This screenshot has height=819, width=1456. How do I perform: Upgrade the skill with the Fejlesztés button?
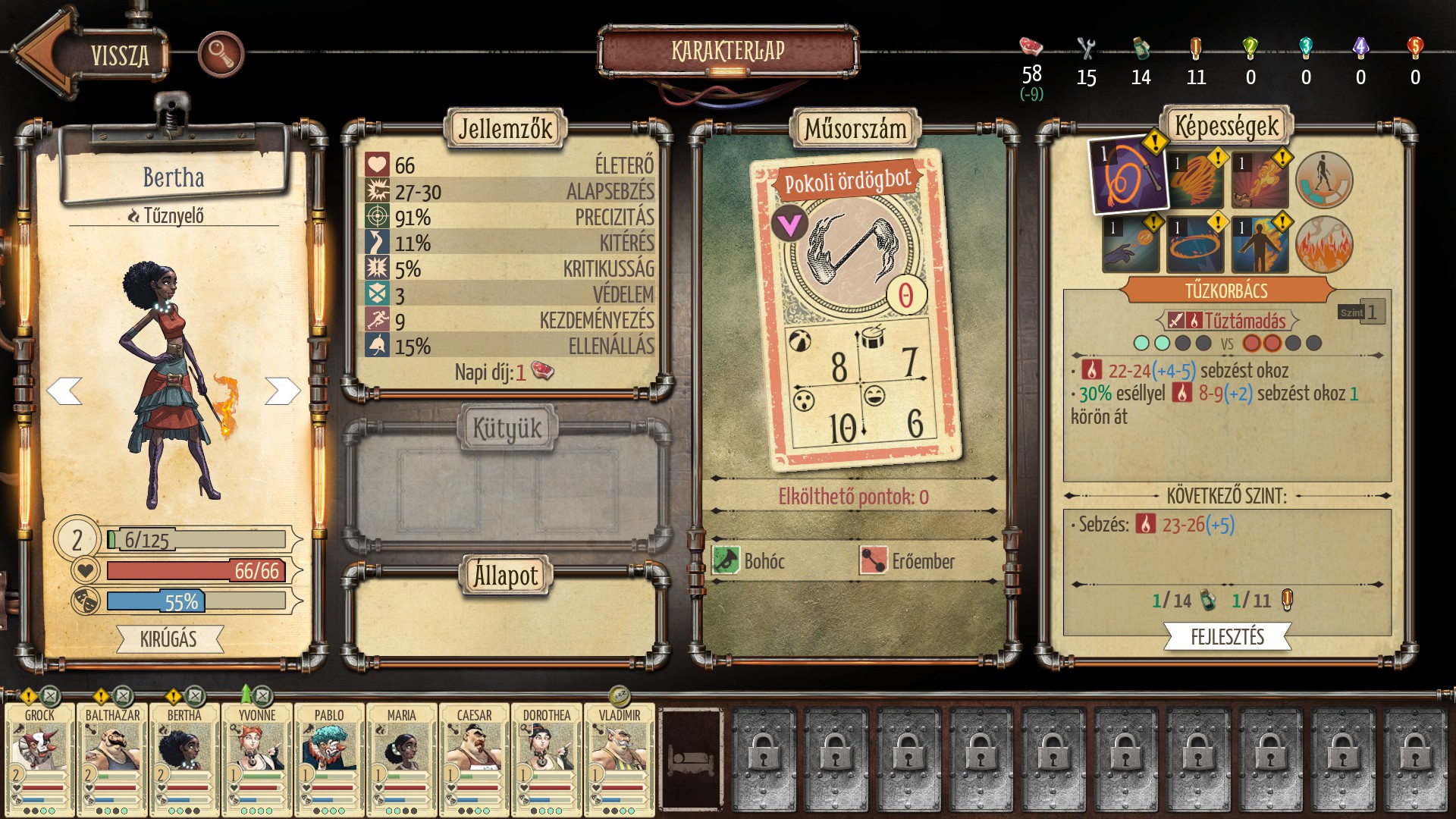1227,637
